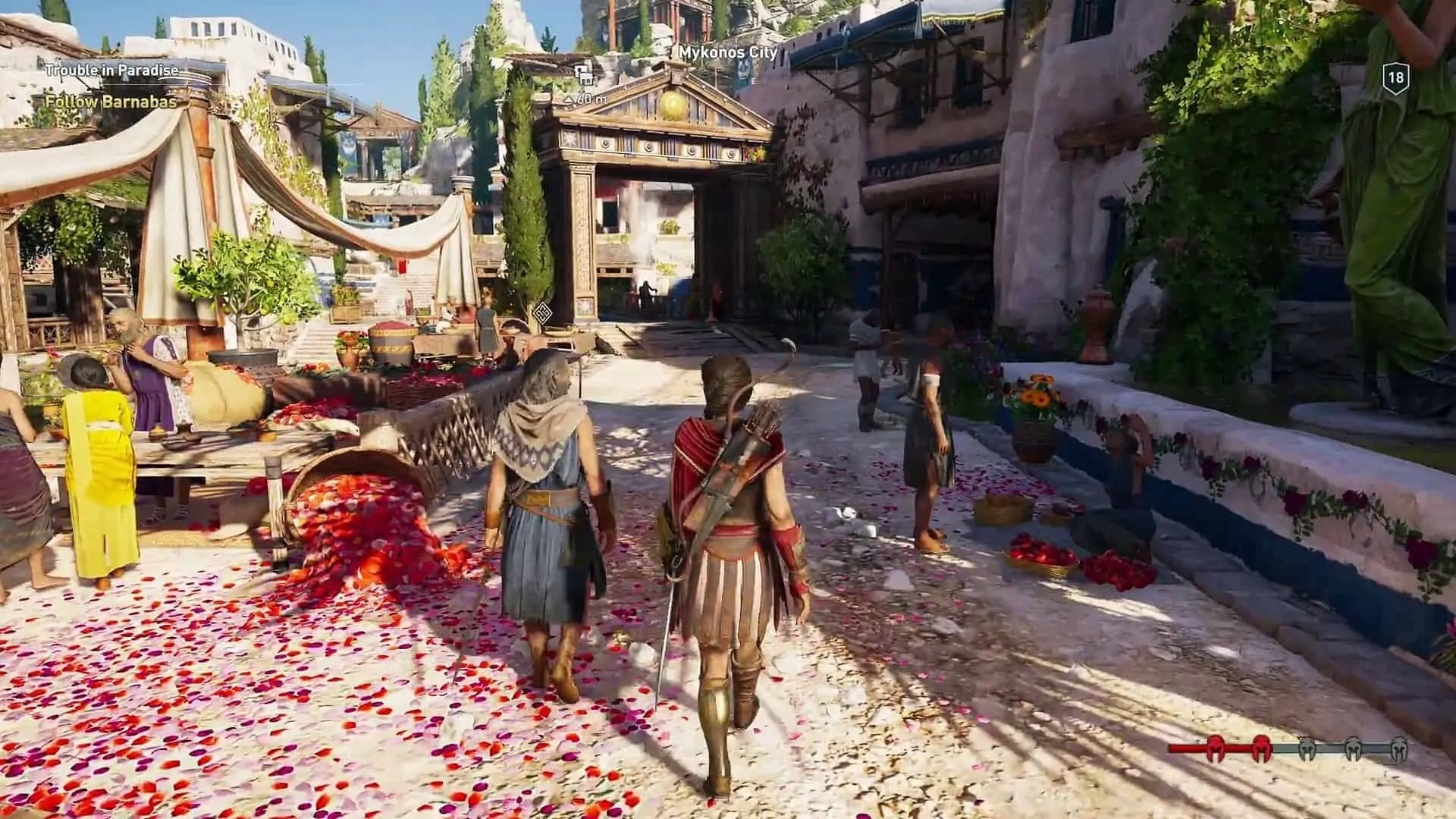Click the third greyed spartan helmet icon
The height and width of the screenshot is (819, 1456).
(x=1307, y=748)
